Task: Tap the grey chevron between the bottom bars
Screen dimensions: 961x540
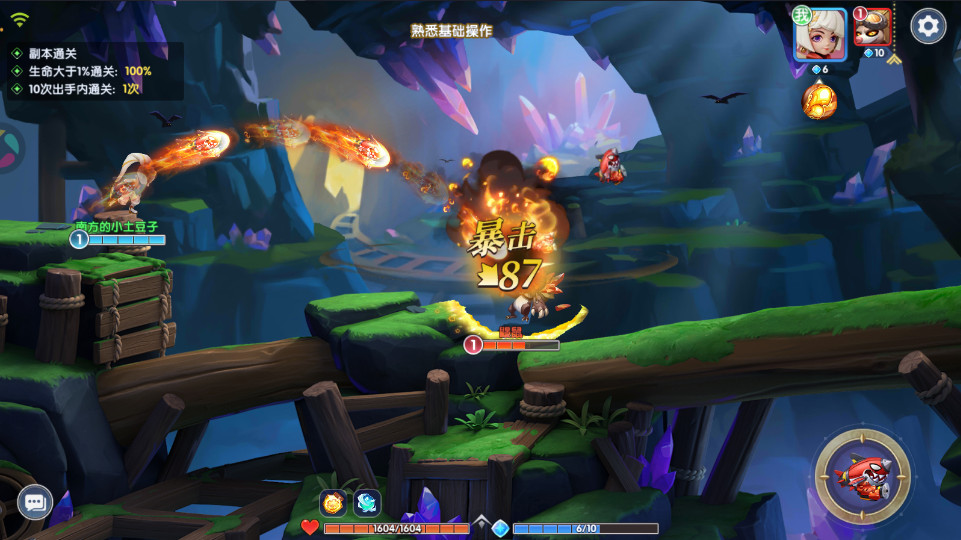Action: [x=481, y=522]
